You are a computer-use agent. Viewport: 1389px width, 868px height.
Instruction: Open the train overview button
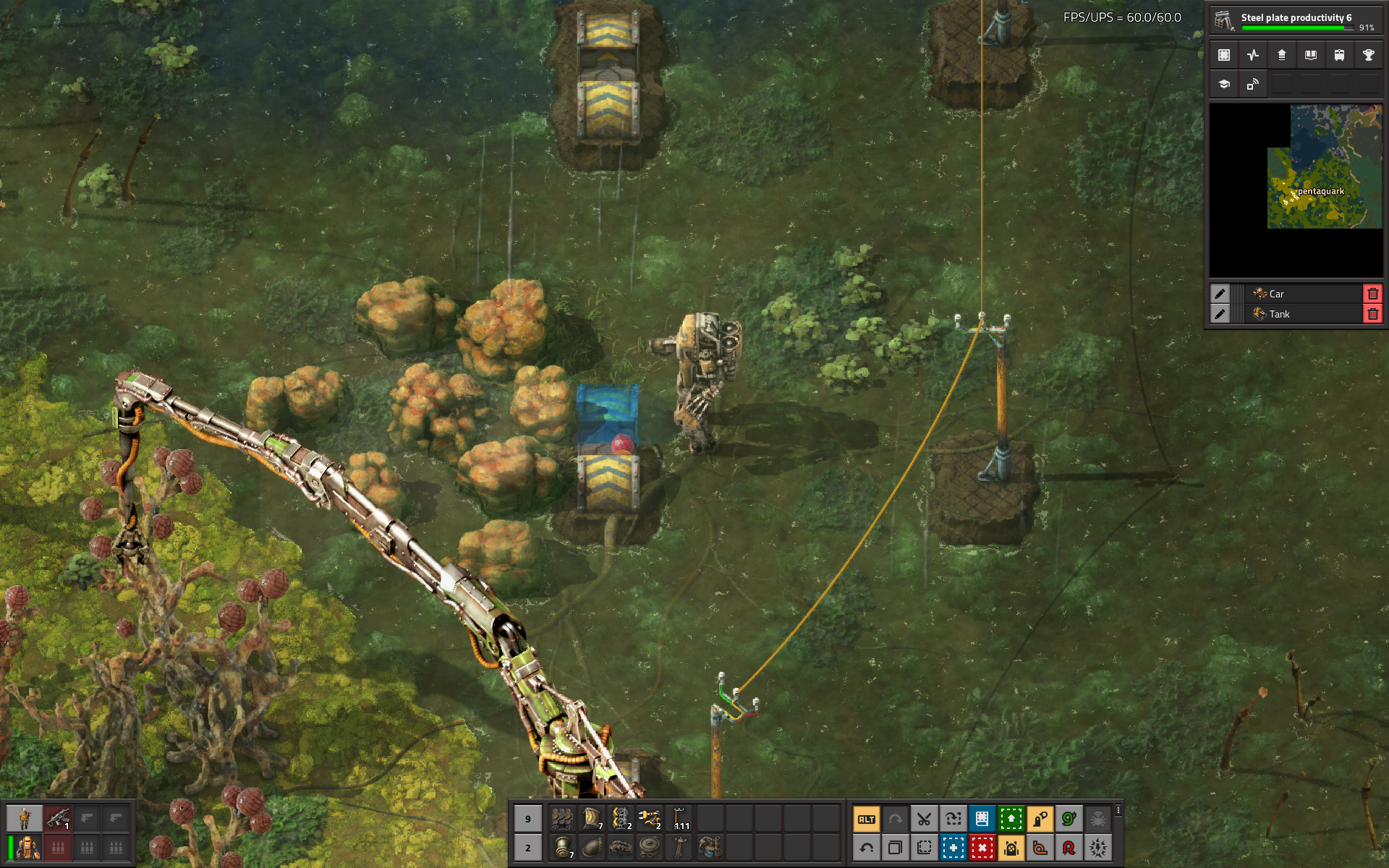(1339, 55)
